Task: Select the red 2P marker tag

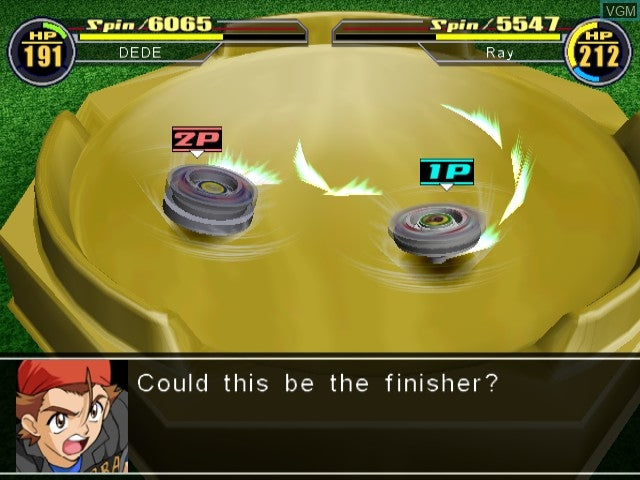Action: tap(196, 139)
